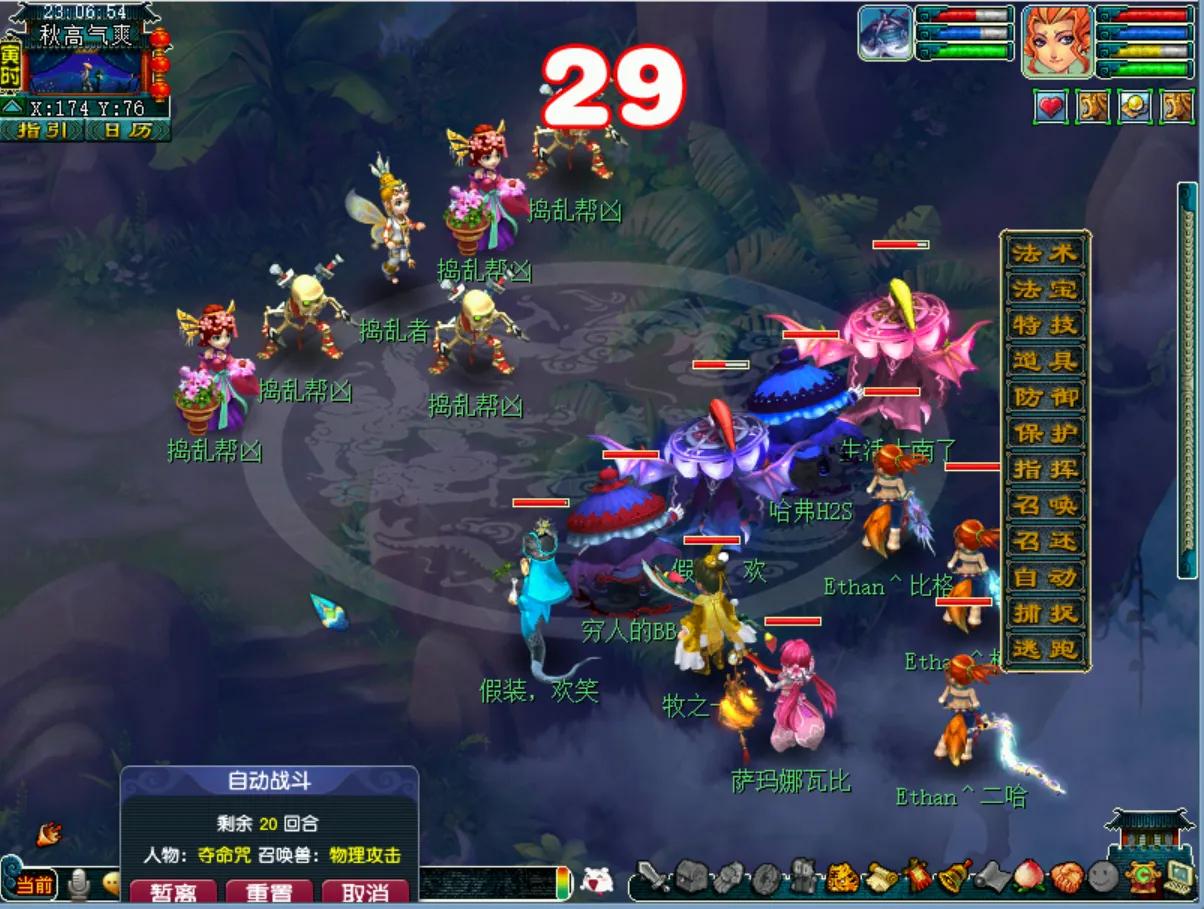
Task: Select 逃跑 to flee the battle
Action: coord(1045,649)
